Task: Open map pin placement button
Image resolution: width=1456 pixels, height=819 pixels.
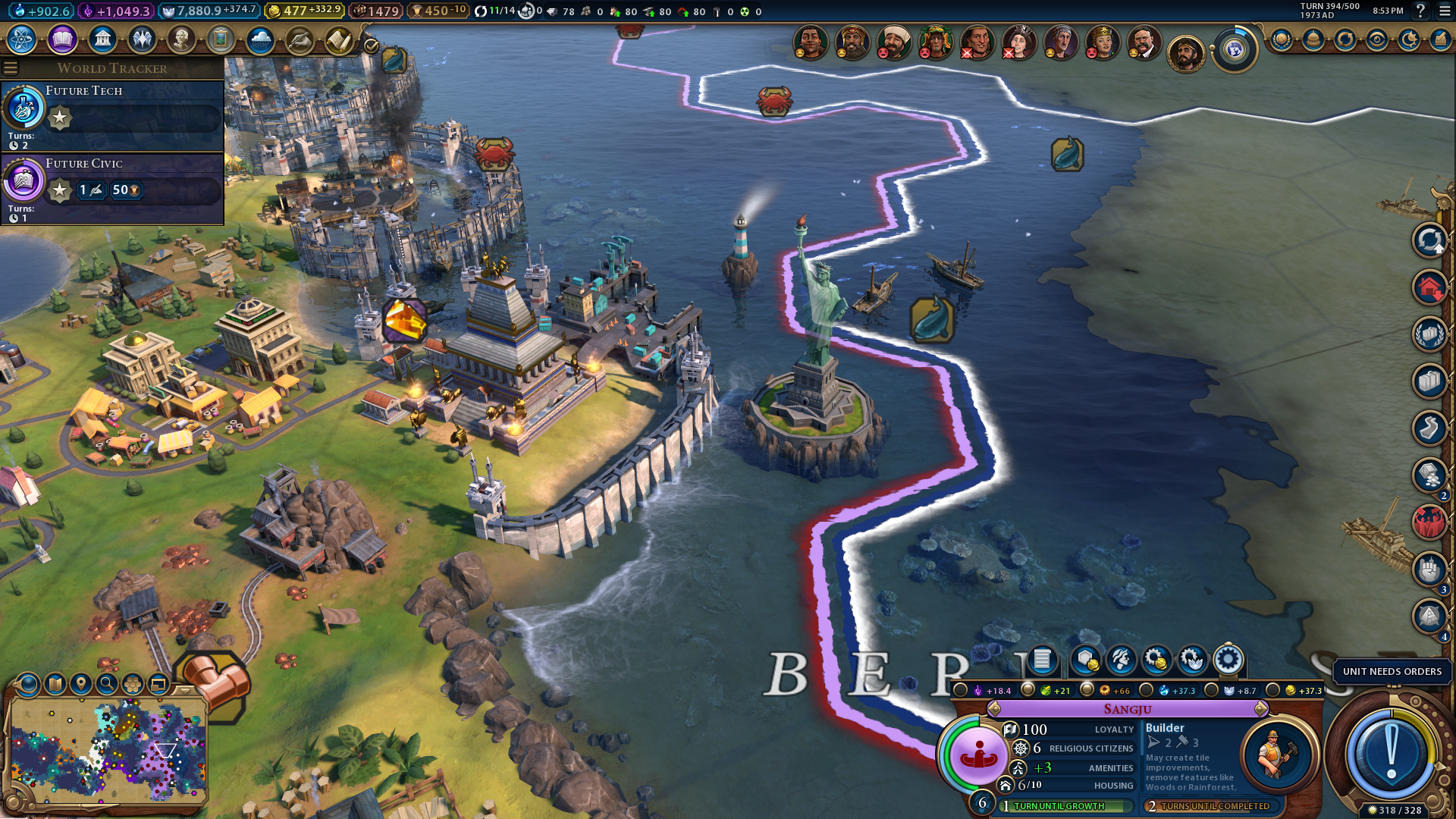Action: pyautogui.click(x=81, y=684)
